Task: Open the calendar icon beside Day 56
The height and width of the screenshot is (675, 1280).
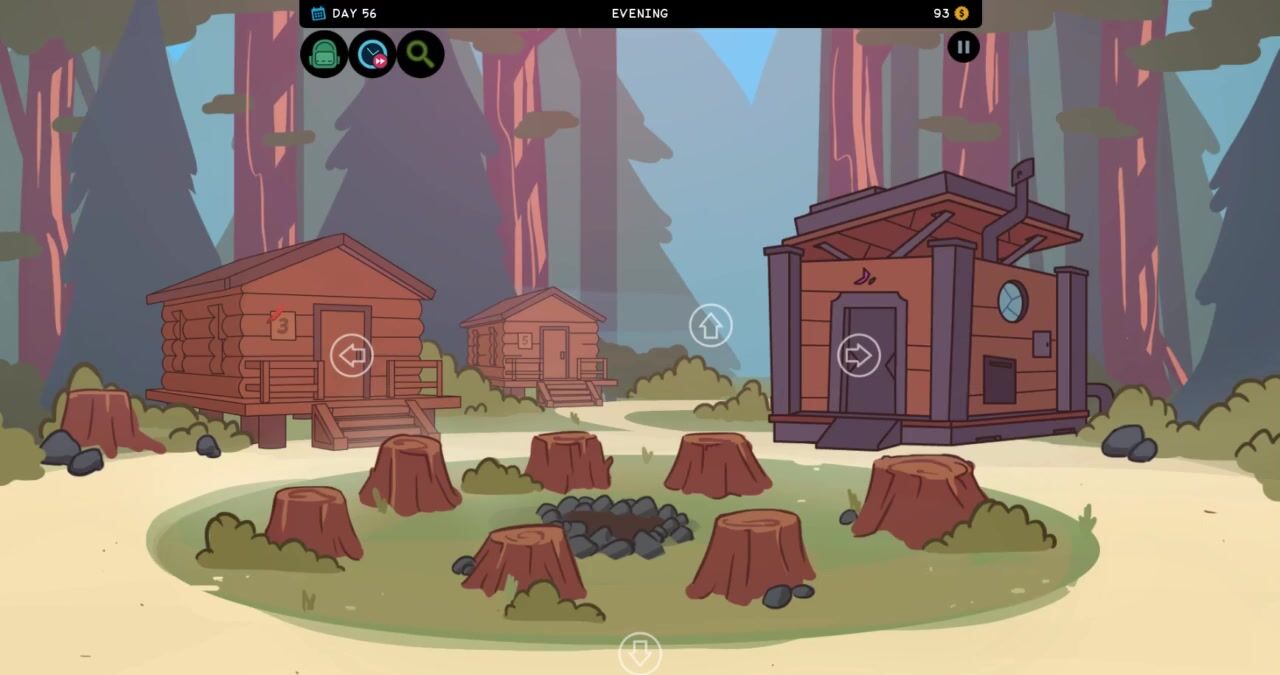Action: click(318, 13)
